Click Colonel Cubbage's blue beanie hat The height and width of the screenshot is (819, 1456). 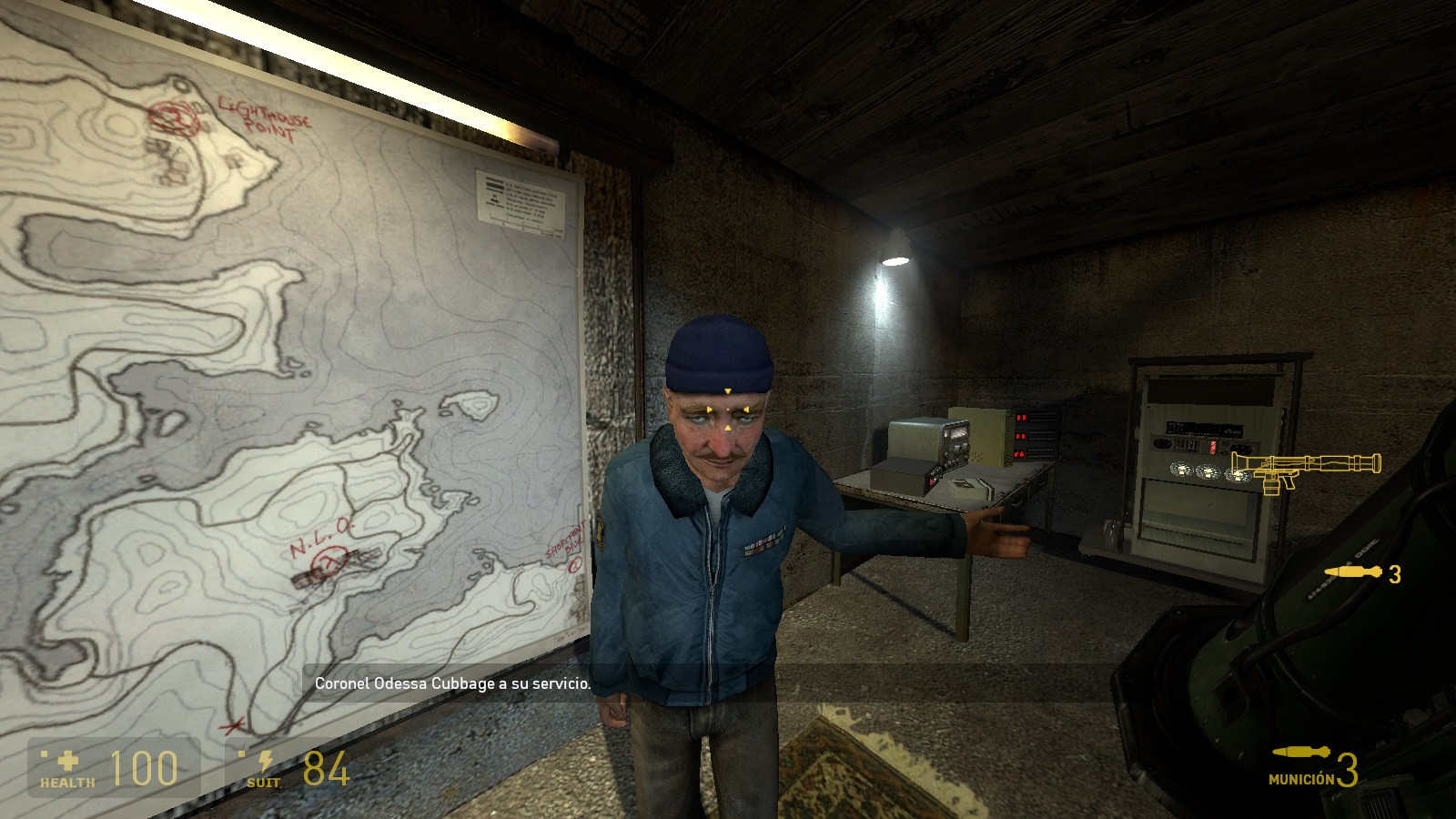tap(718, 350)
